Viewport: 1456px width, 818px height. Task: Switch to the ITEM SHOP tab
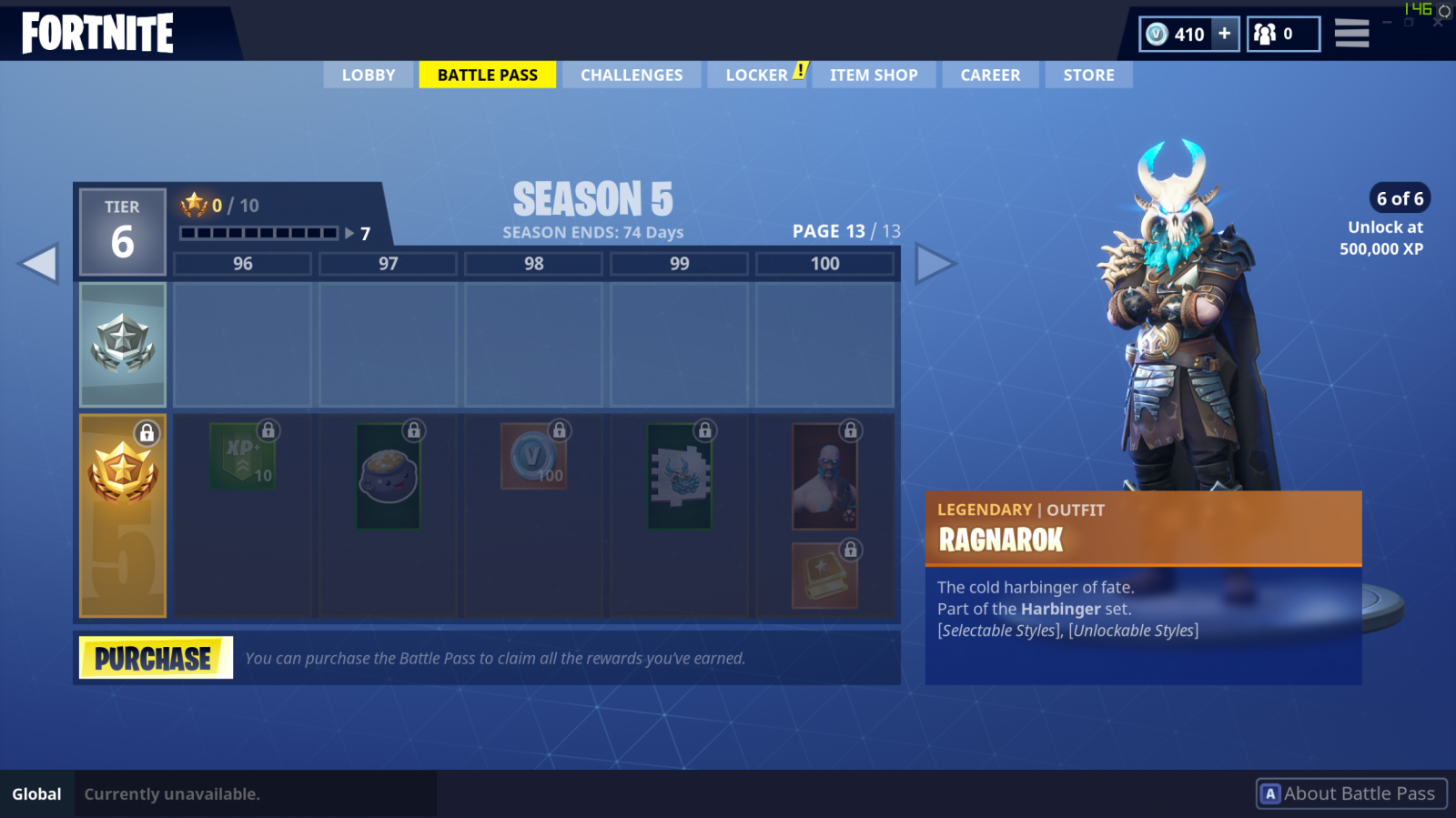pos(874,75)
